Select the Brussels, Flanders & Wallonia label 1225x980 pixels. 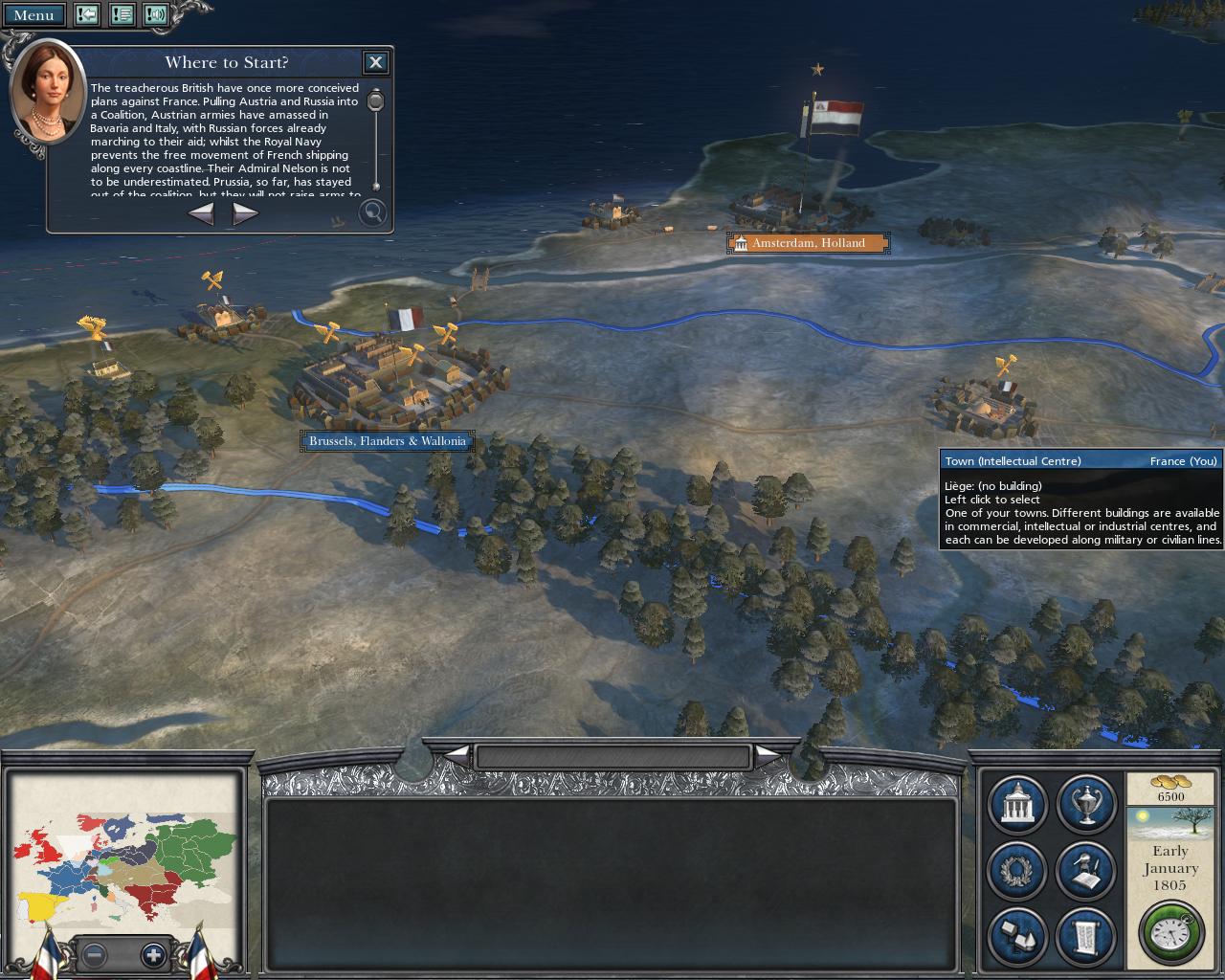(387, 441)
